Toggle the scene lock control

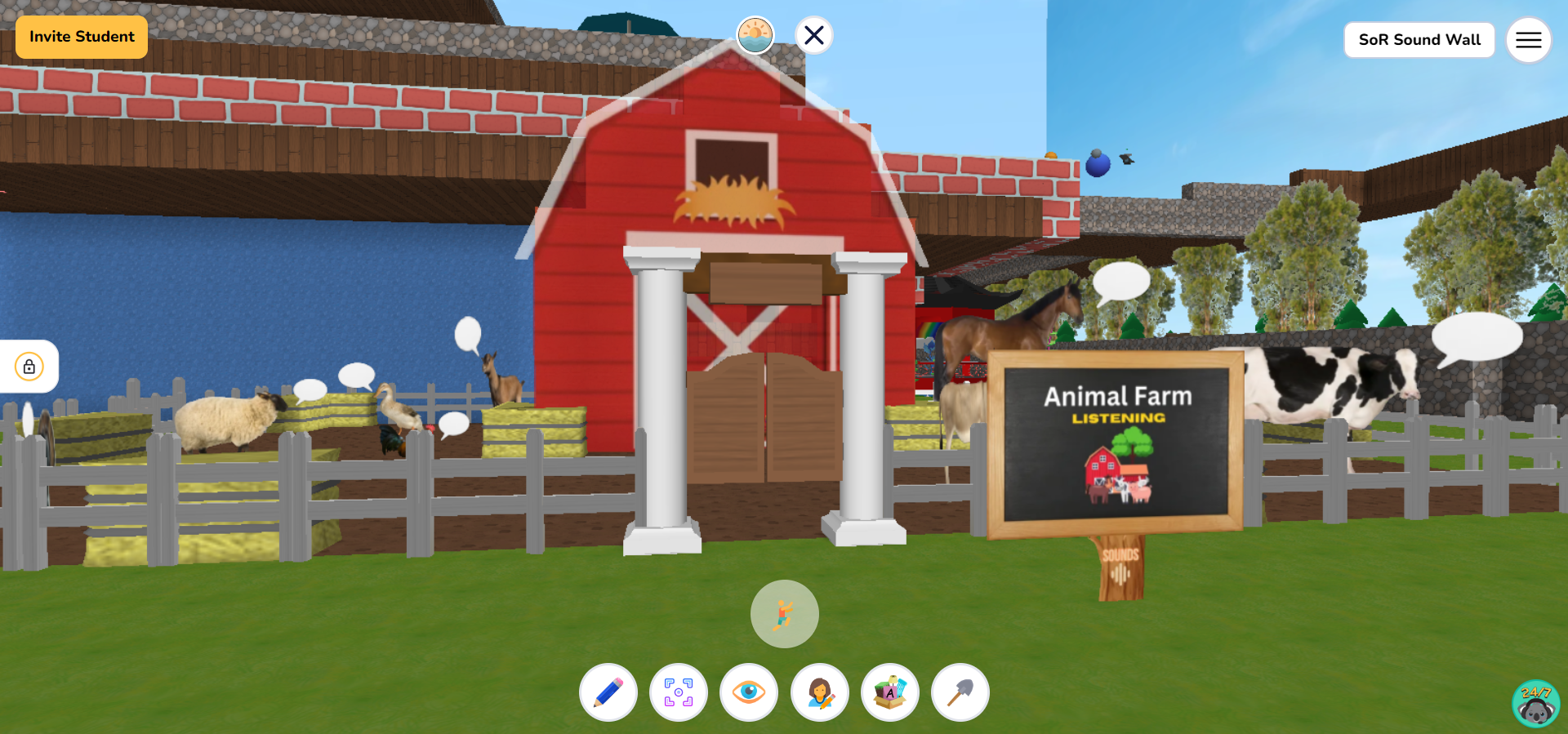point(29,367)
